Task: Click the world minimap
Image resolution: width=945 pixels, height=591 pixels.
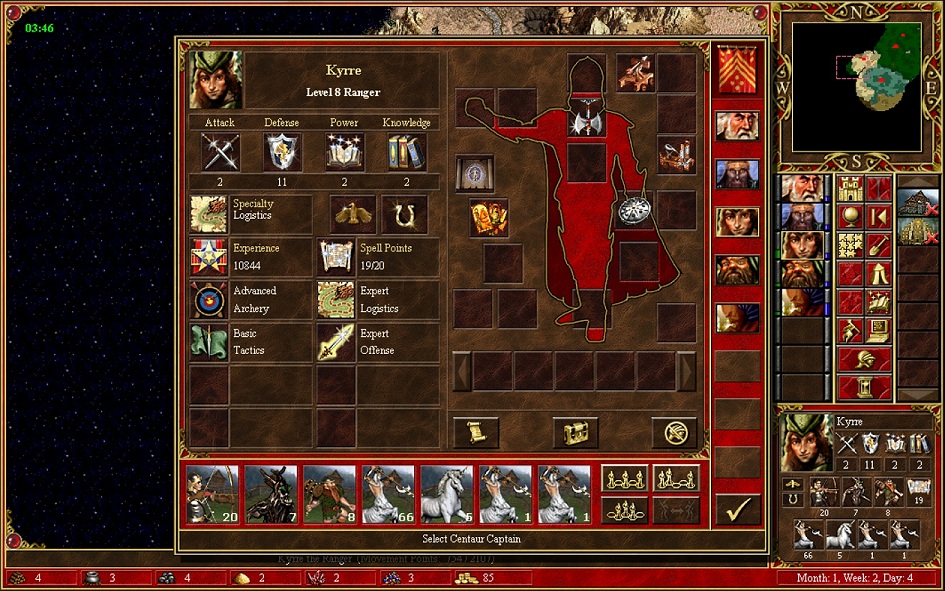Action: tap(857, 87)
